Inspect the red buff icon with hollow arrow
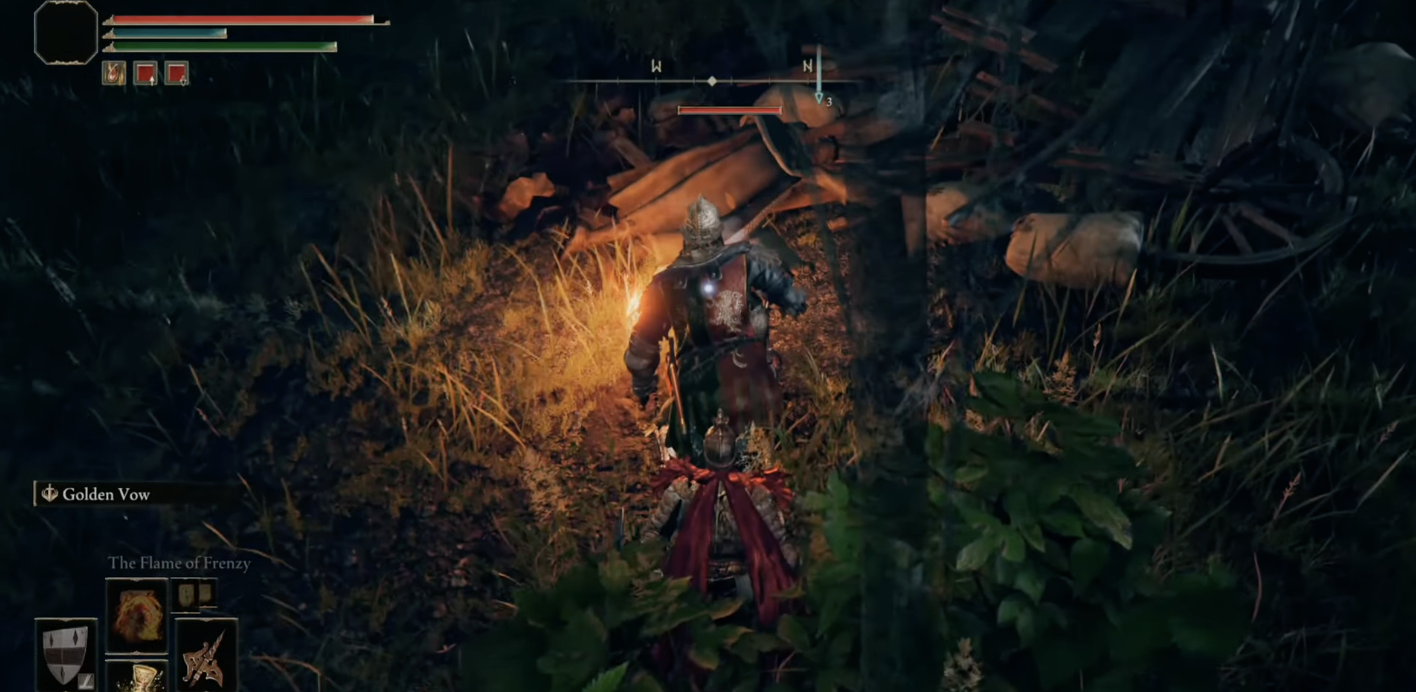Image resolution: width=1416 pixels, height=692 pixels. coord(177,73)
